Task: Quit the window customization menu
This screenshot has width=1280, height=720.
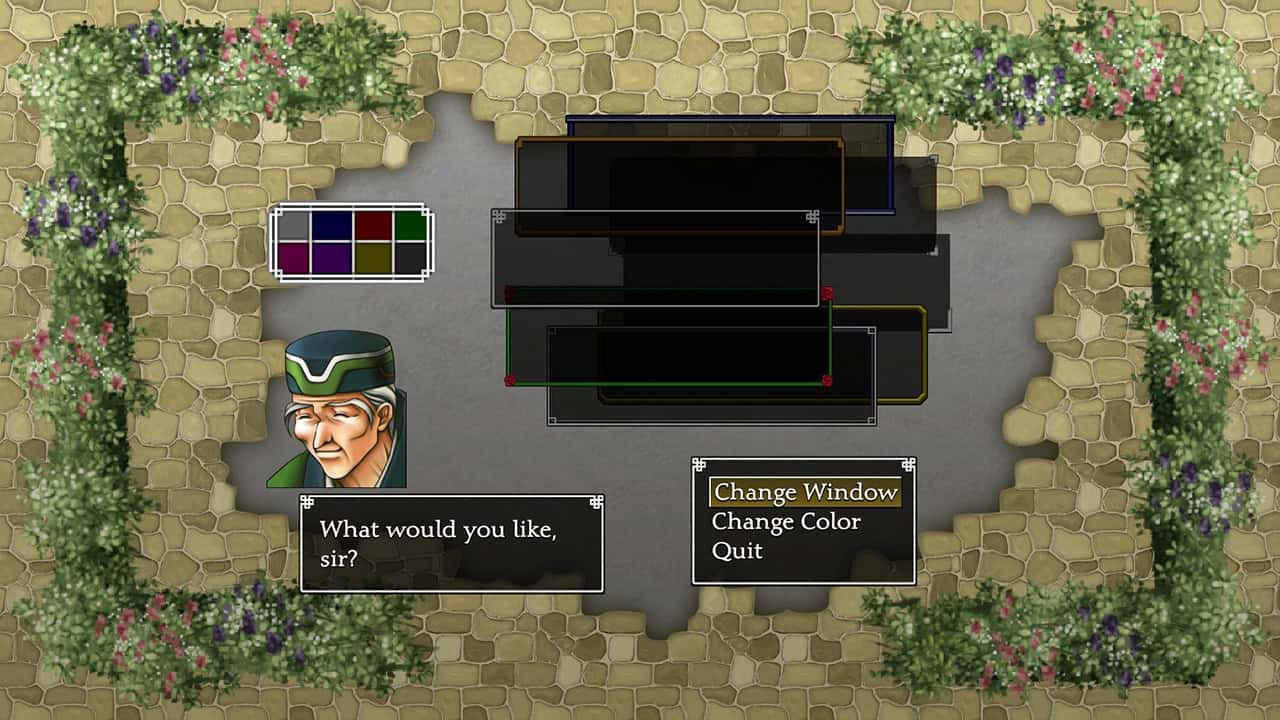Action: (737, 551)
